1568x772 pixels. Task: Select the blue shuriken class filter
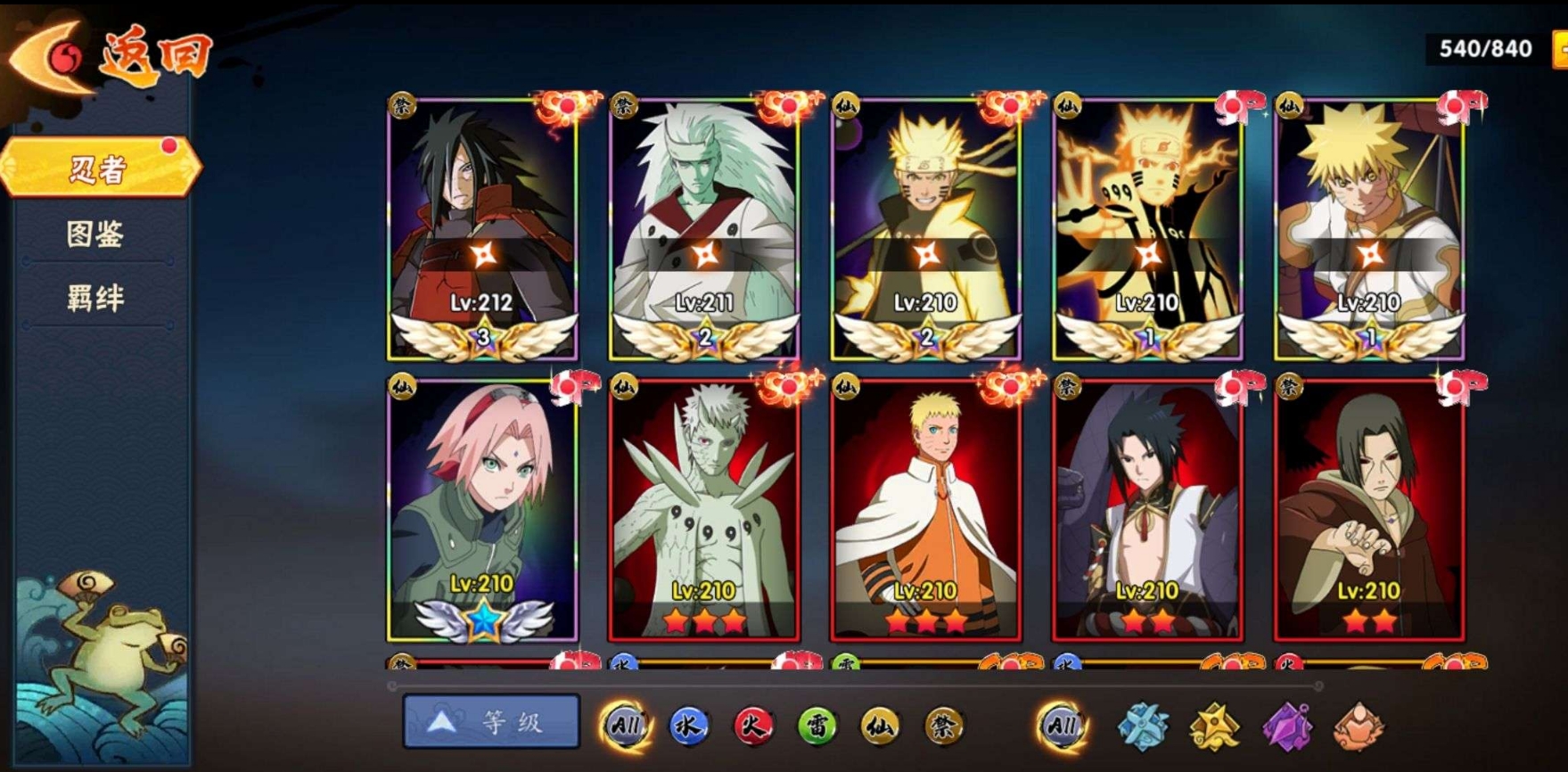[x=1144, y=727]
